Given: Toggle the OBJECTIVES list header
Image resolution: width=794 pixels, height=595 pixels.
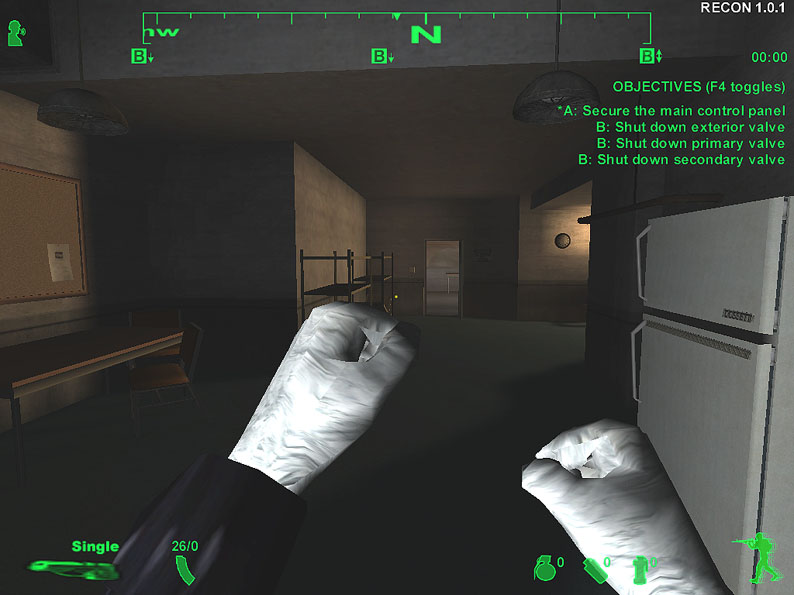Looking at the screenshot, I should pyautogui.click(x=698, y=87).
